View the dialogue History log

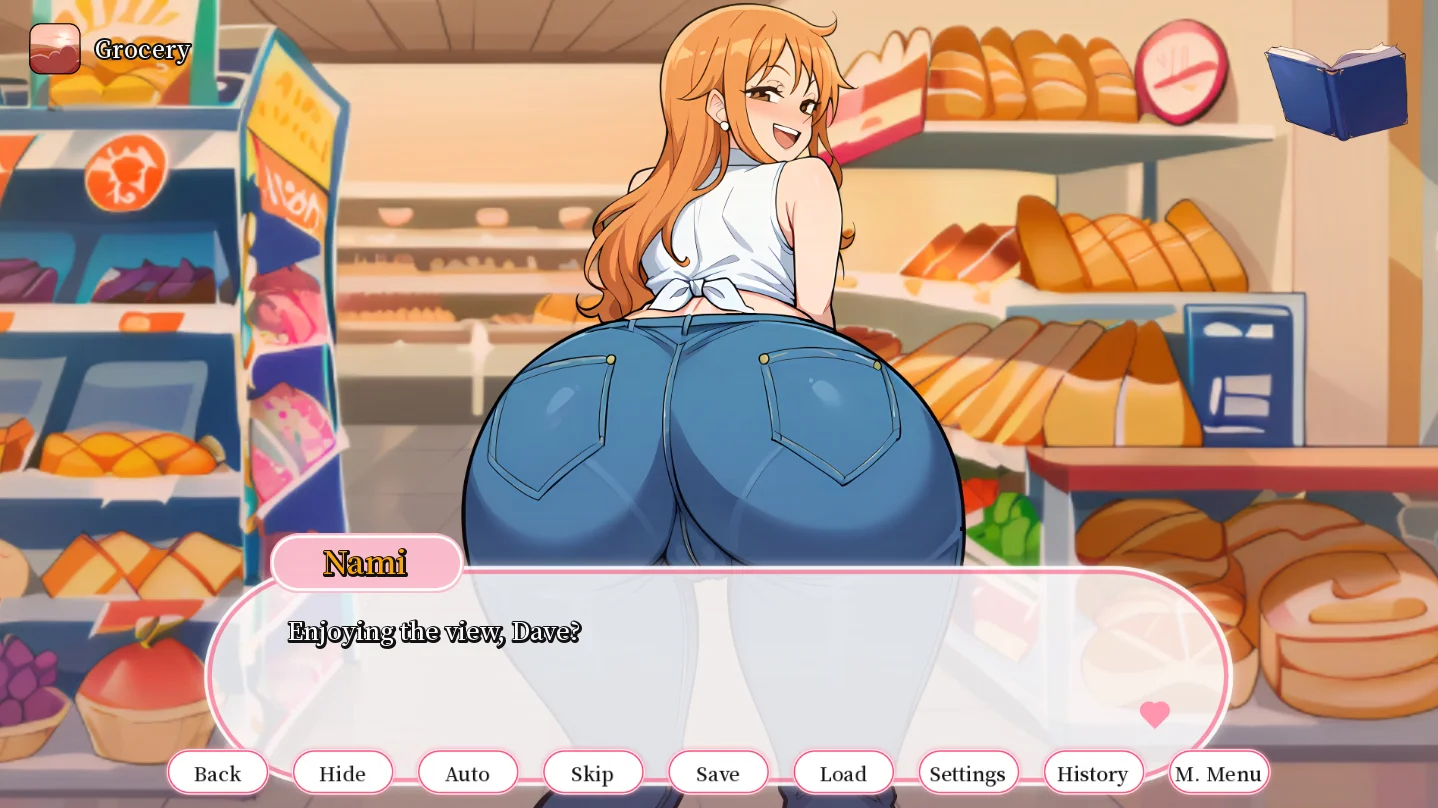coord(1093,773)
